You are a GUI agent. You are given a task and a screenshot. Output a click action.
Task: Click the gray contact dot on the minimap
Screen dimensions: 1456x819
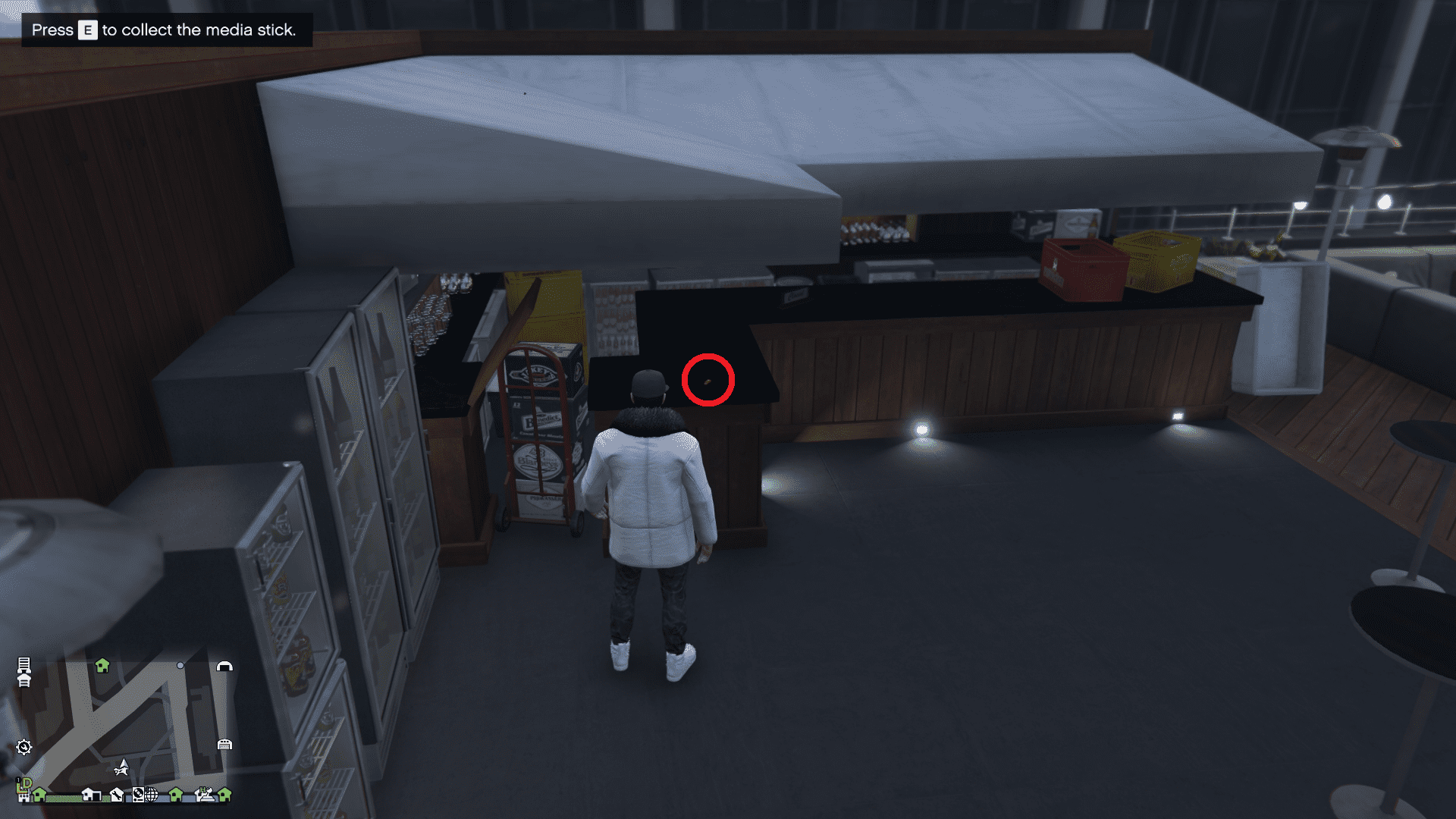(179, 665)
